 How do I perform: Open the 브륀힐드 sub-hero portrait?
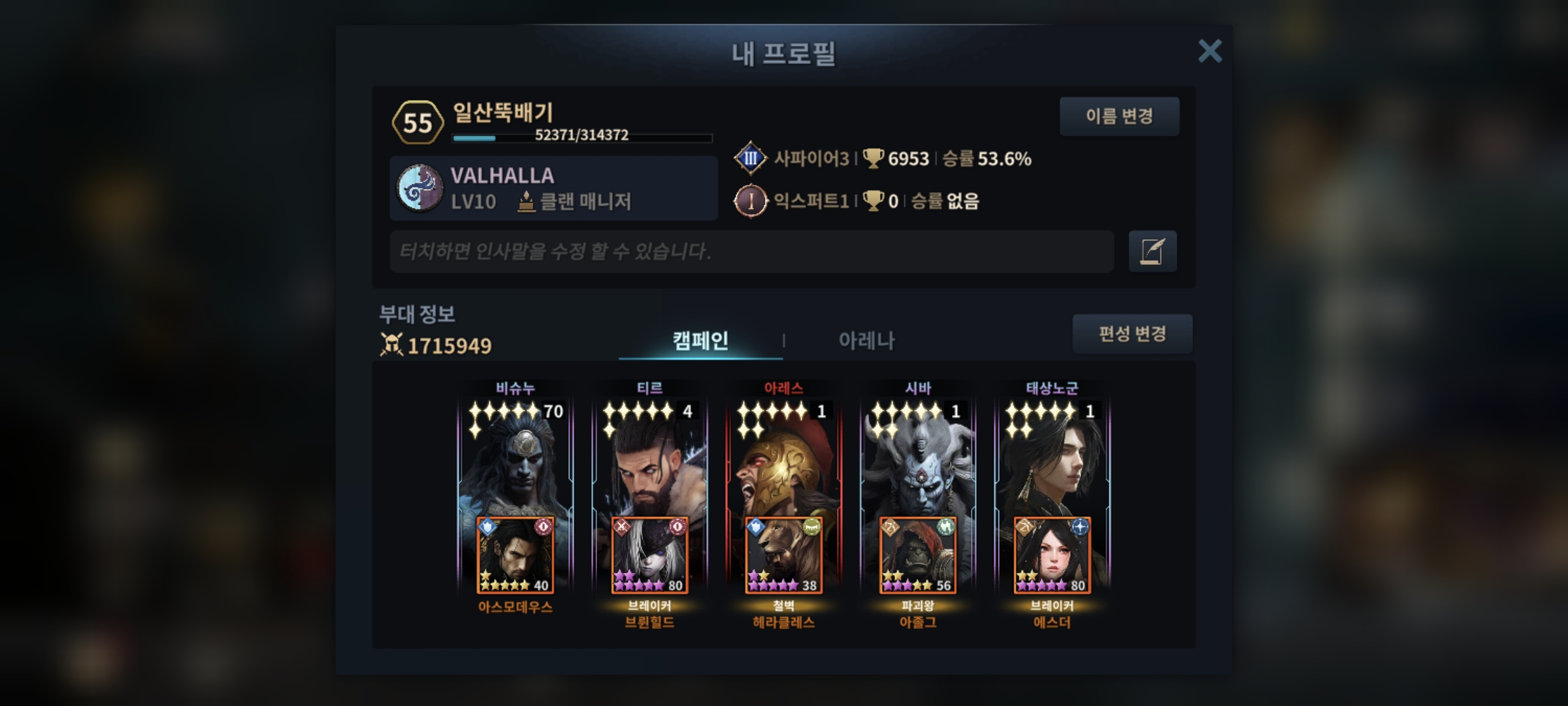point(649,556)
